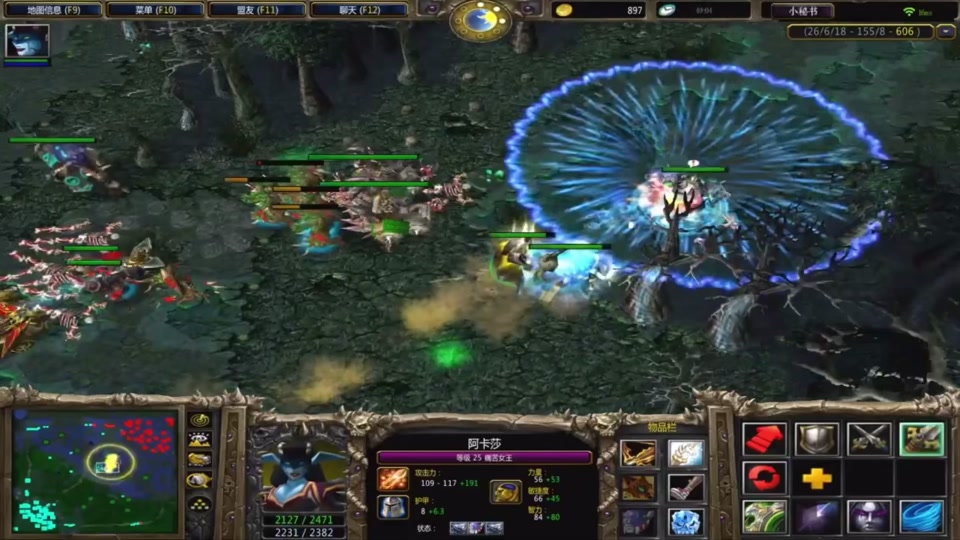Click the red circular arrows patrol command
Screen dimensions: 960x540
(x=764, y=478)
